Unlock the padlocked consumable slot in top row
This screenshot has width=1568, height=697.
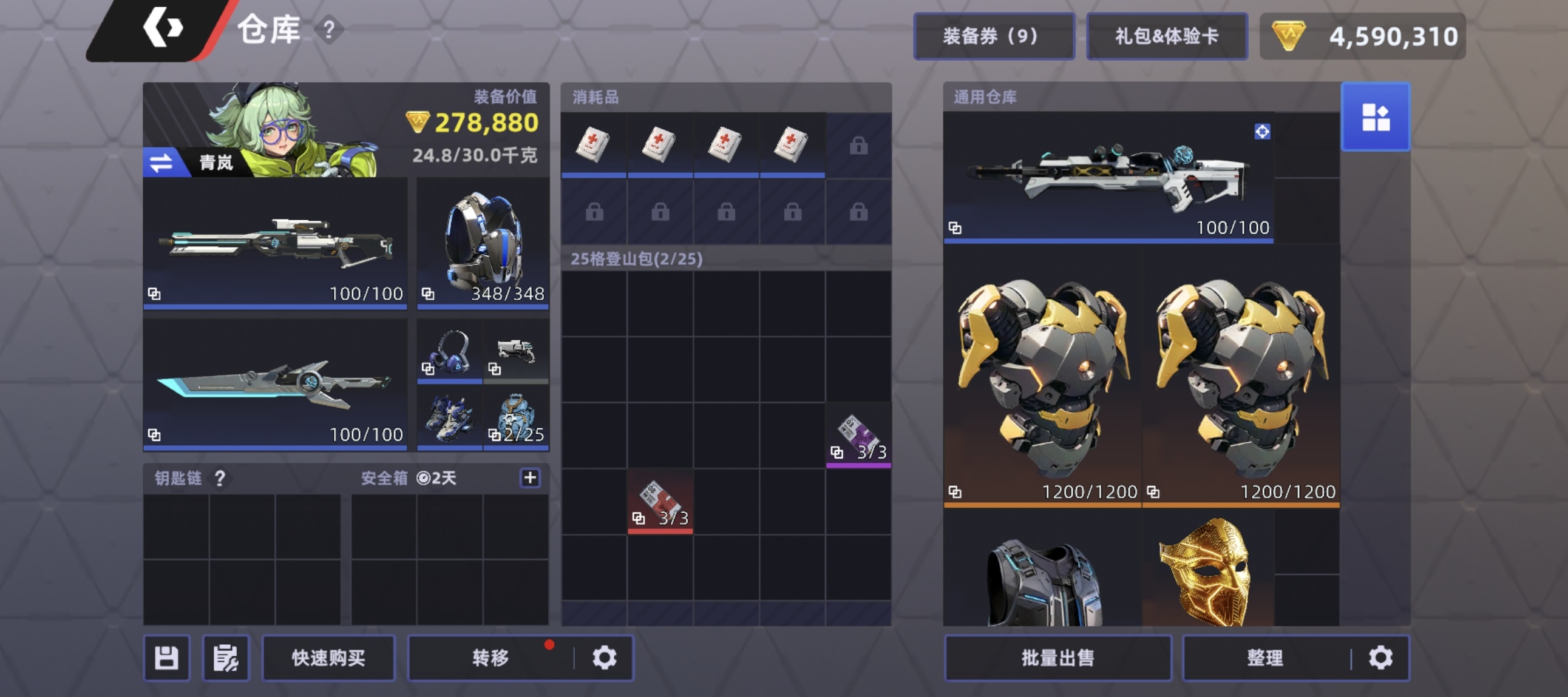(859, 146)
